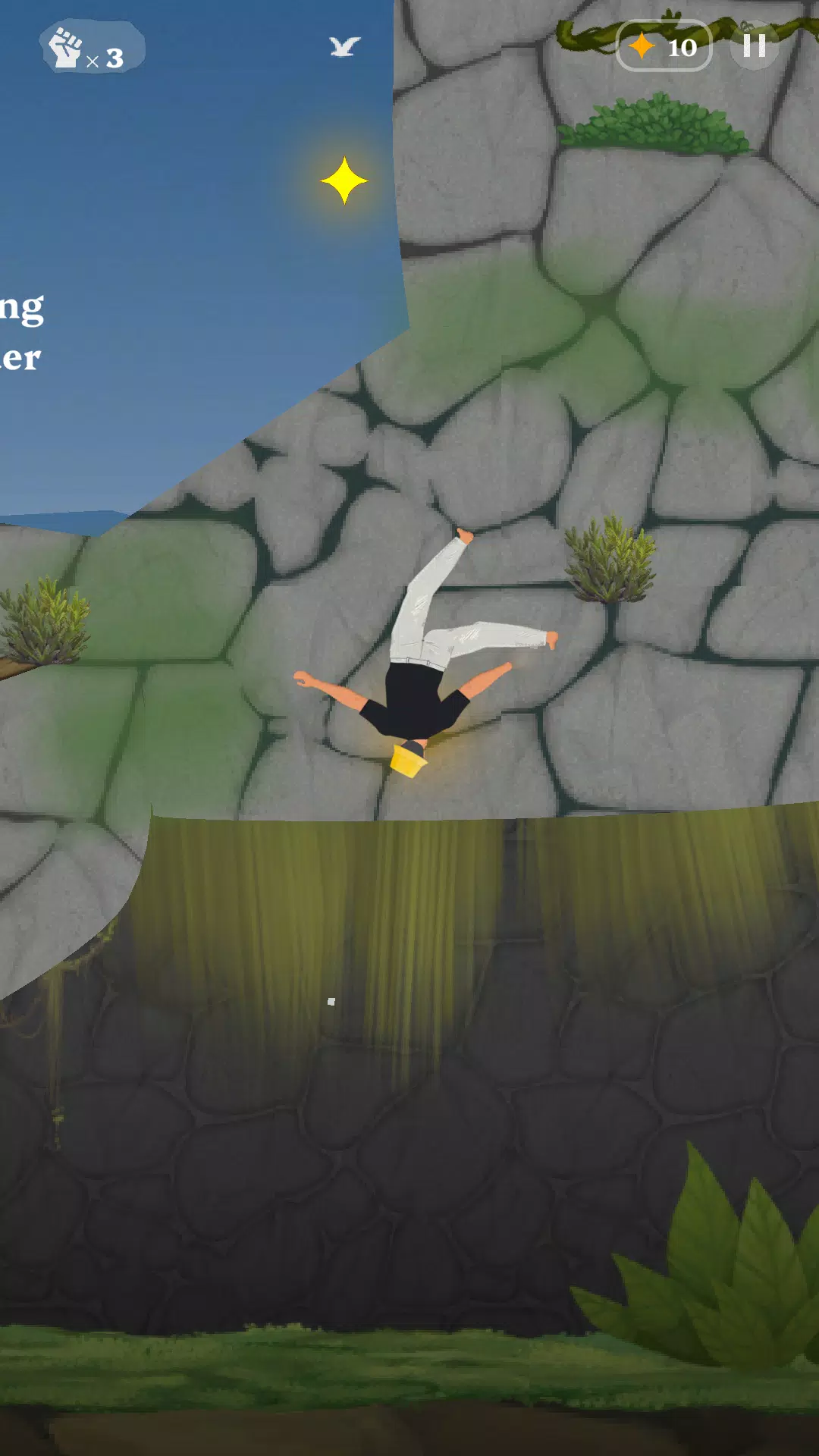
Task: Pause the game
Action: point(754,46)
